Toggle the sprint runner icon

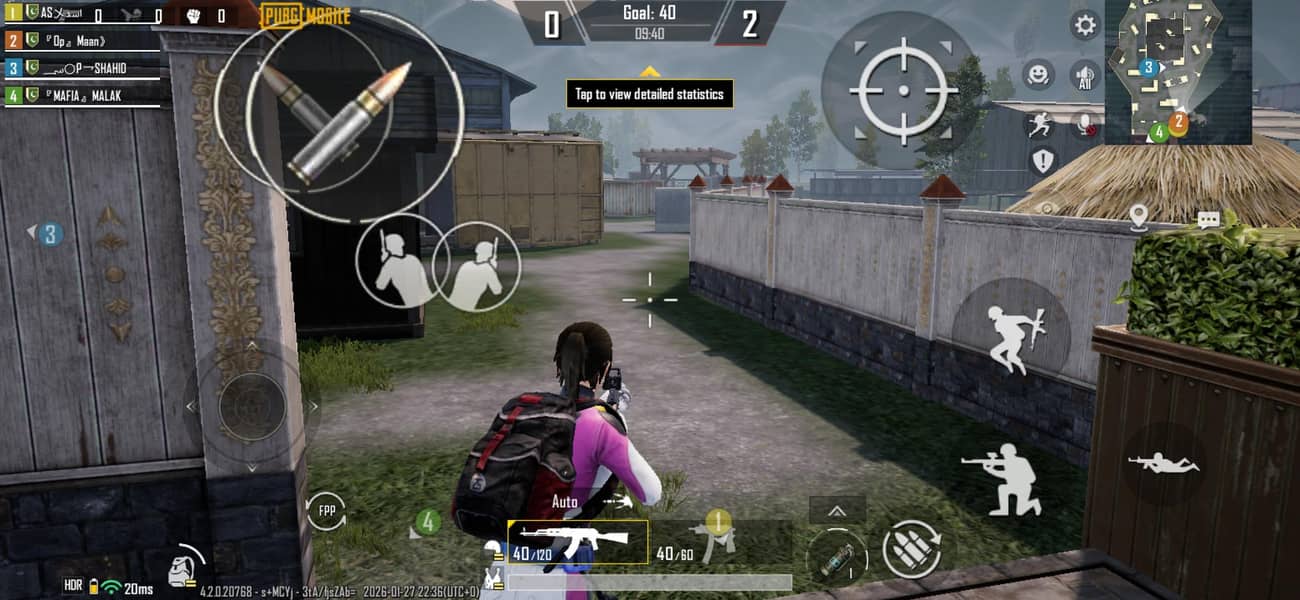(1040, 124)
